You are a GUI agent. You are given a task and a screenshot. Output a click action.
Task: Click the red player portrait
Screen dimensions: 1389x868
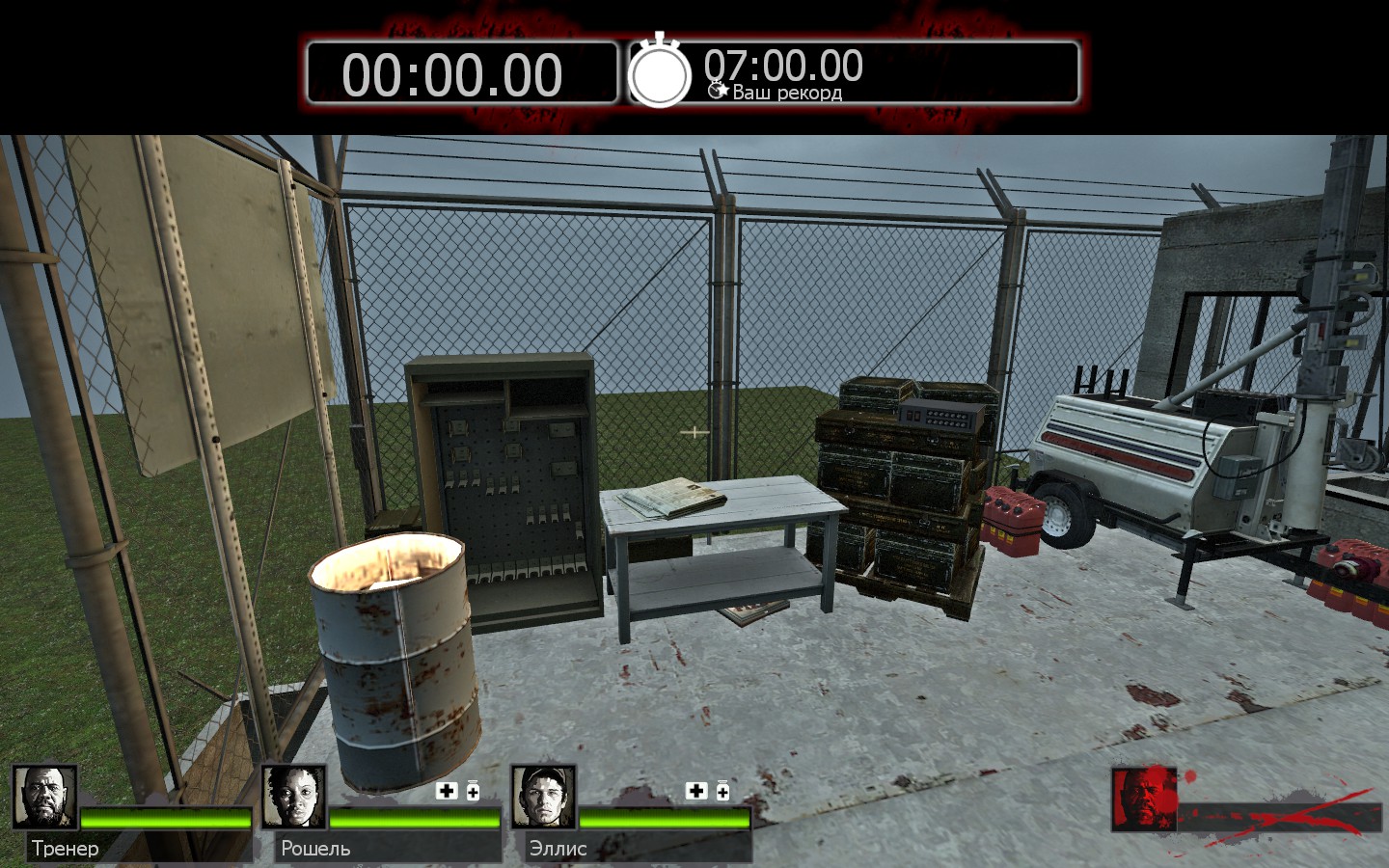point(1144,800)
